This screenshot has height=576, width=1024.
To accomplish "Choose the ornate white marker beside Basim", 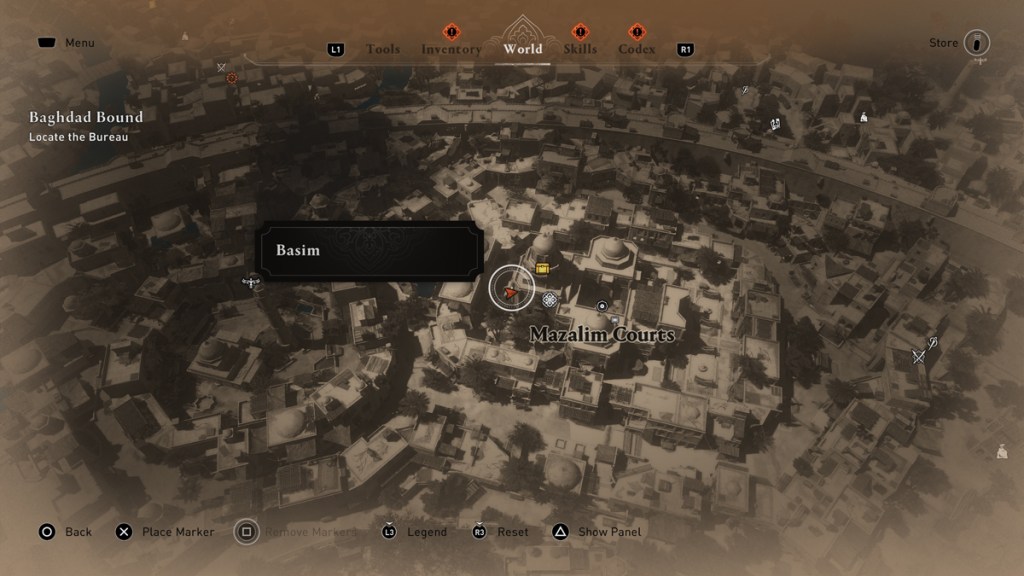I will [549, 300].
